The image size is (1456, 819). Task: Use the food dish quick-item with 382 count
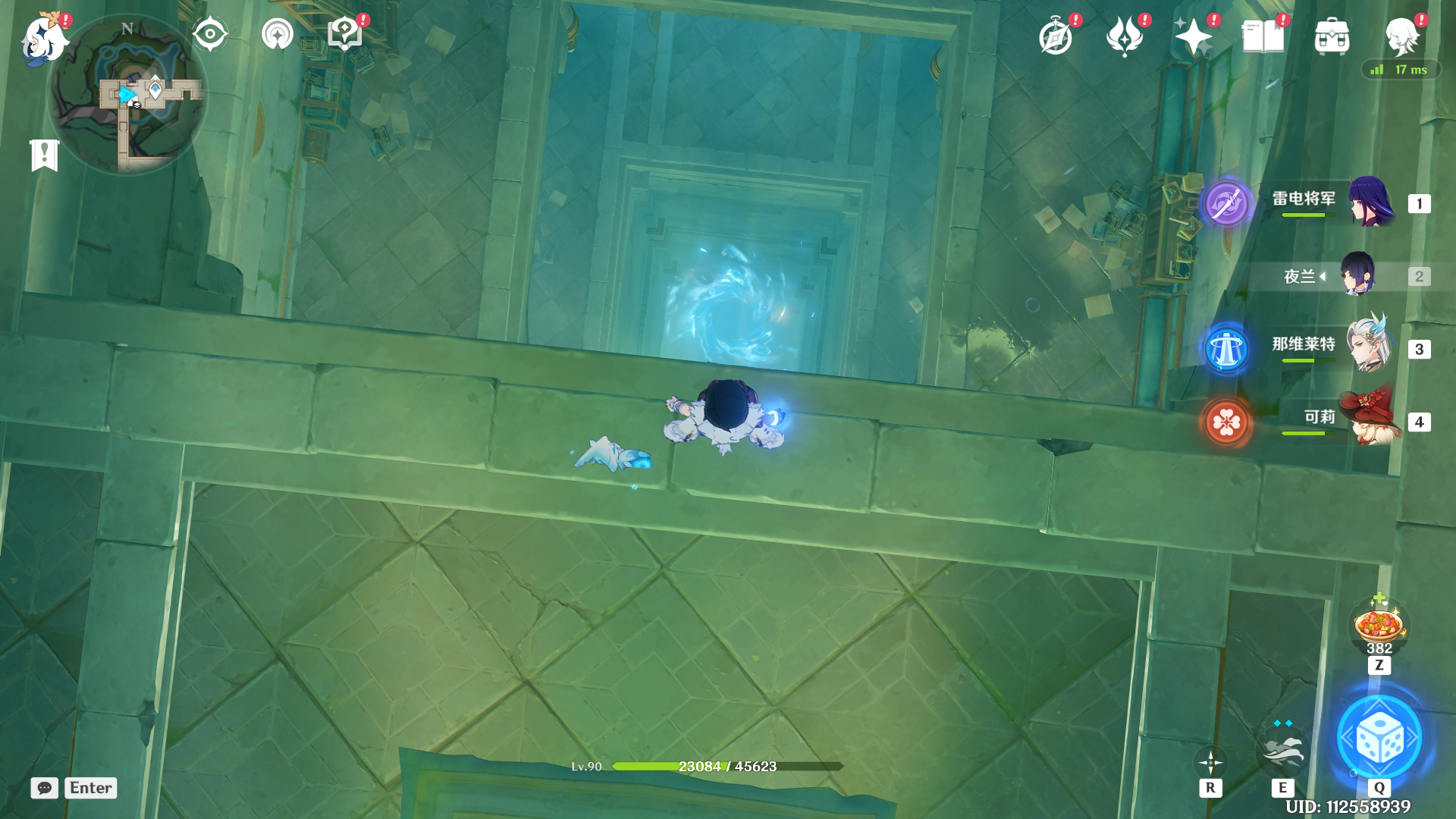click(1379, 625)
